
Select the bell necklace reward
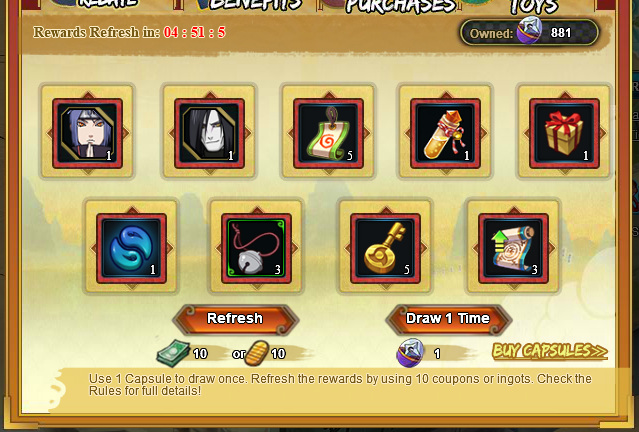[x=256, y=248]
